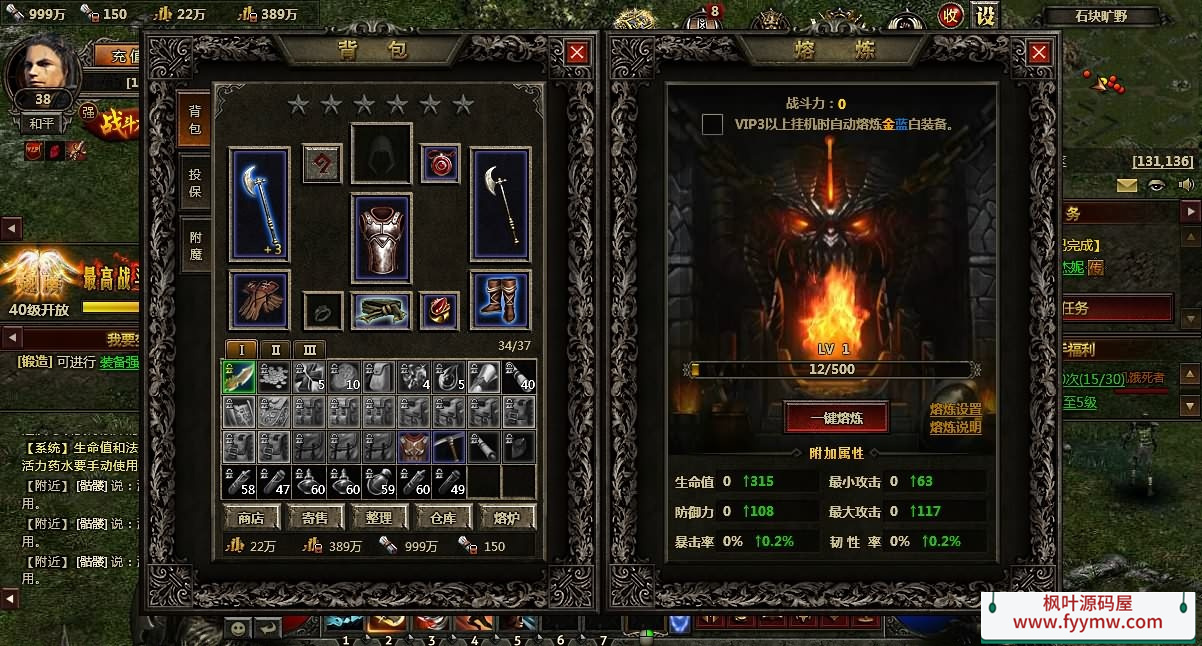Close the 背包 inventory window

[x=577, y=53]
